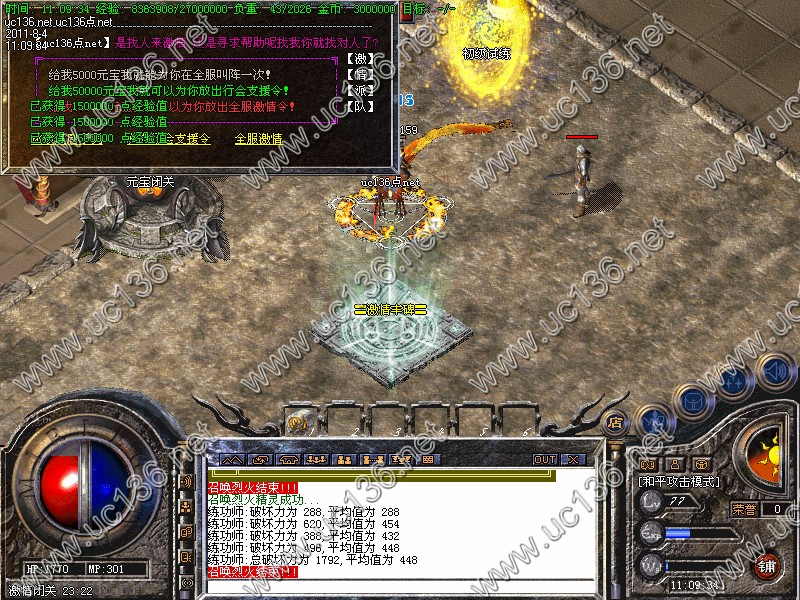Screen dimensions: 800x600
Task: Close the chat panel with X
Action: click(573, 459)
